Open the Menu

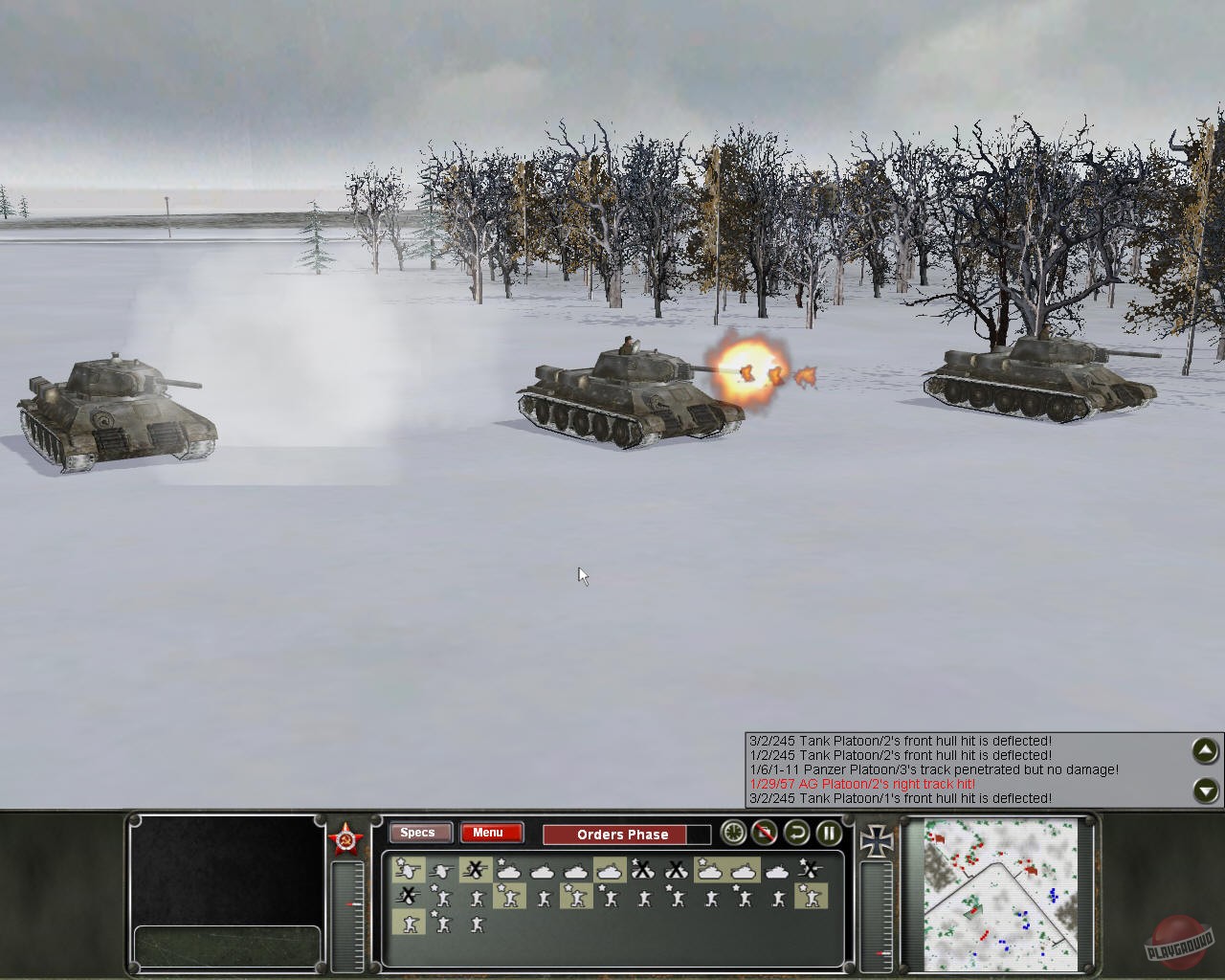490,833
